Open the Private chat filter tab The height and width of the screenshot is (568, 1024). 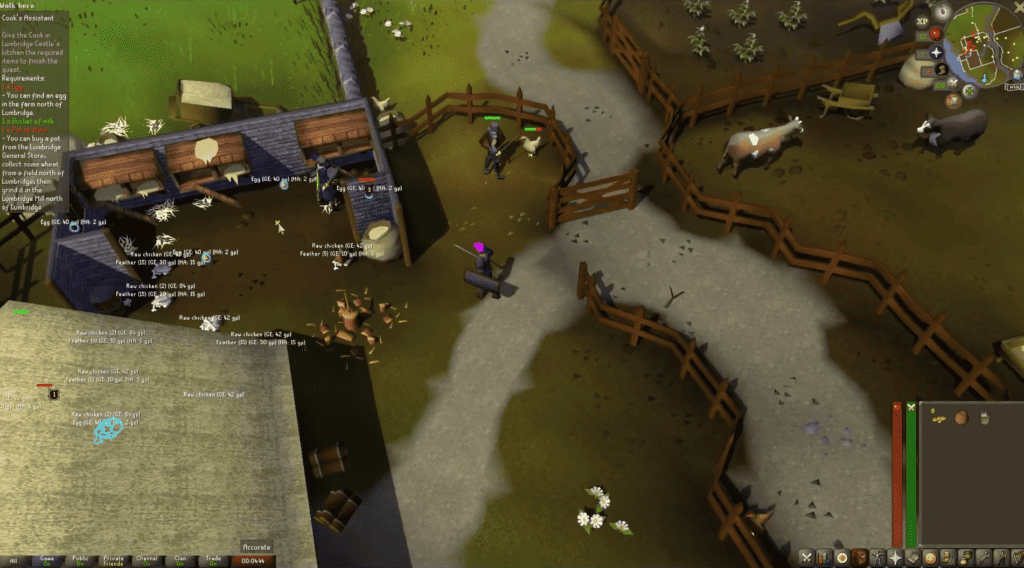click(113, 561)
